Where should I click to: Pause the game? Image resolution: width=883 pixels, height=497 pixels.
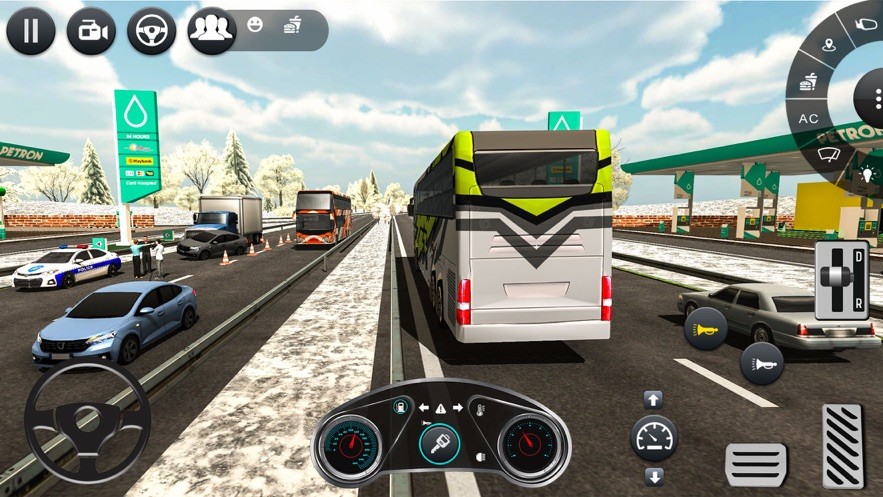tap(30, 31)
